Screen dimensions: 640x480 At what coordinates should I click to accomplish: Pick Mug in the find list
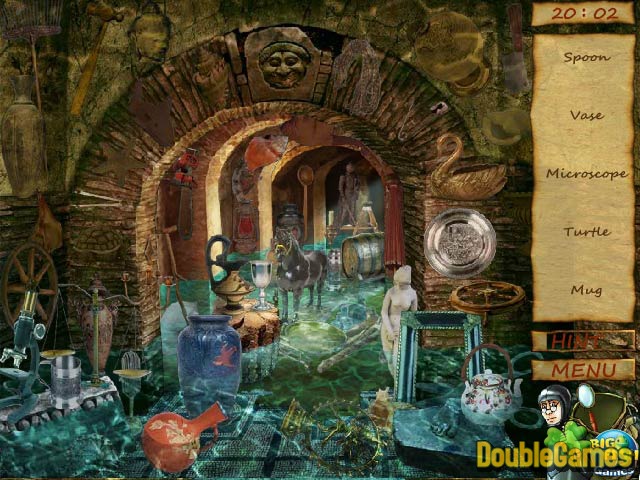pyautogui.click(x=586, y=289)
